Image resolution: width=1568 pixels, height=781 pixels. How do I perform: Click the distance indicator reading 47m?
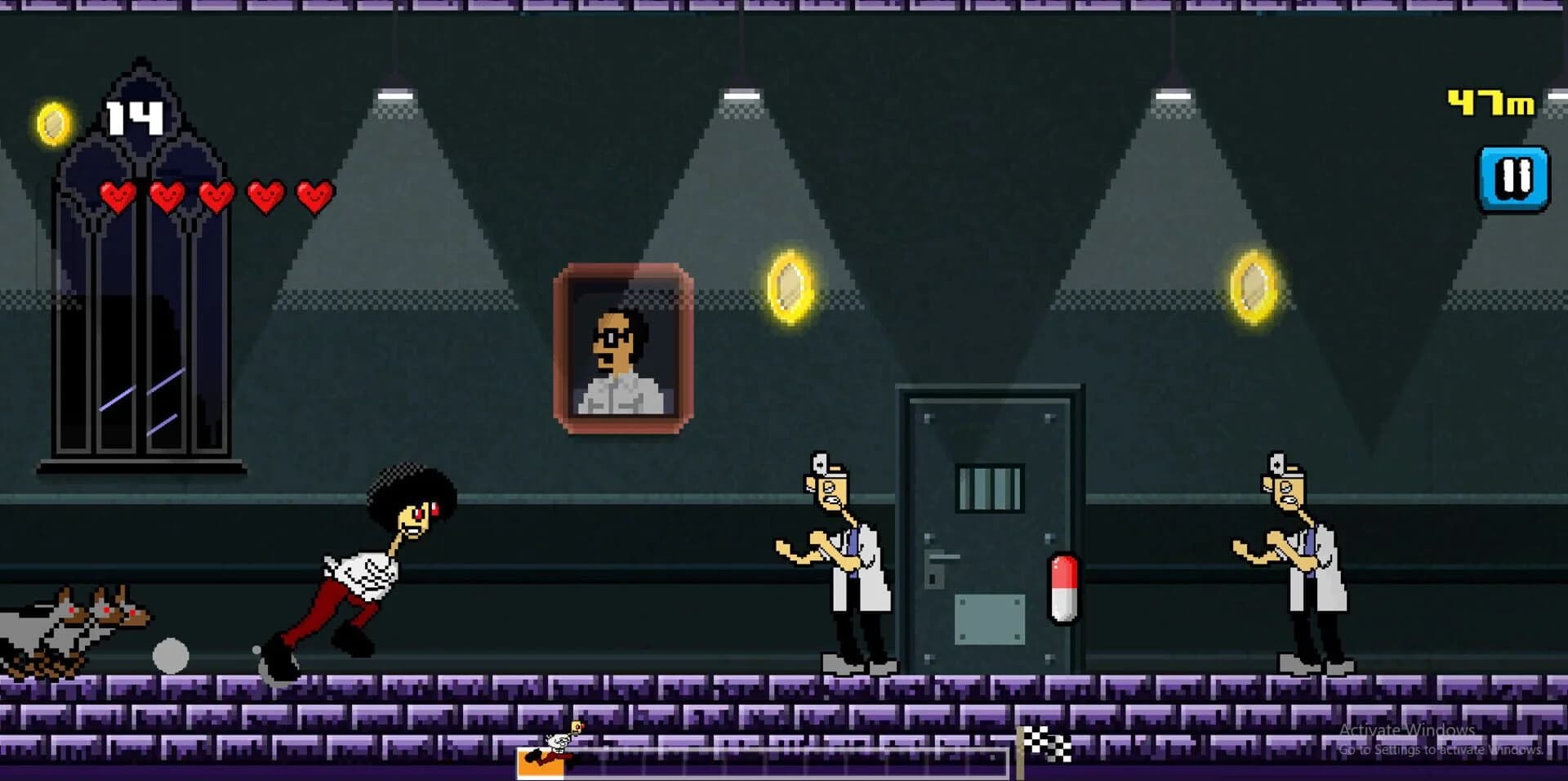(1491, 102)
